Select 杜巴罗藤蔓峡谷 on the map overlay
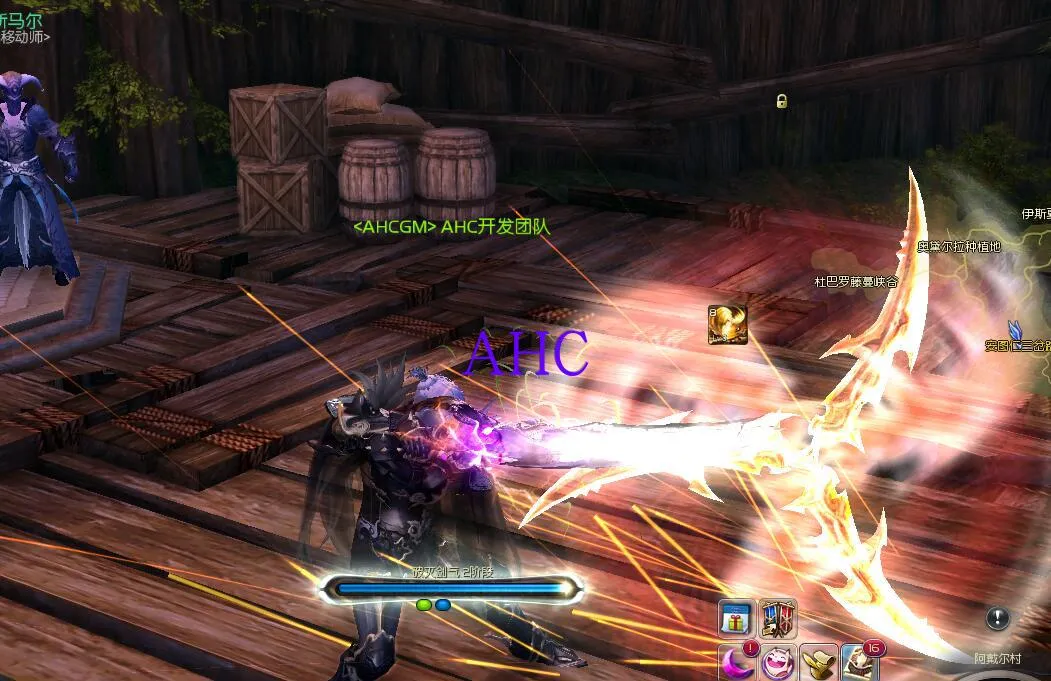This screenshot has width=1051, height=681. tap(855, 283)
